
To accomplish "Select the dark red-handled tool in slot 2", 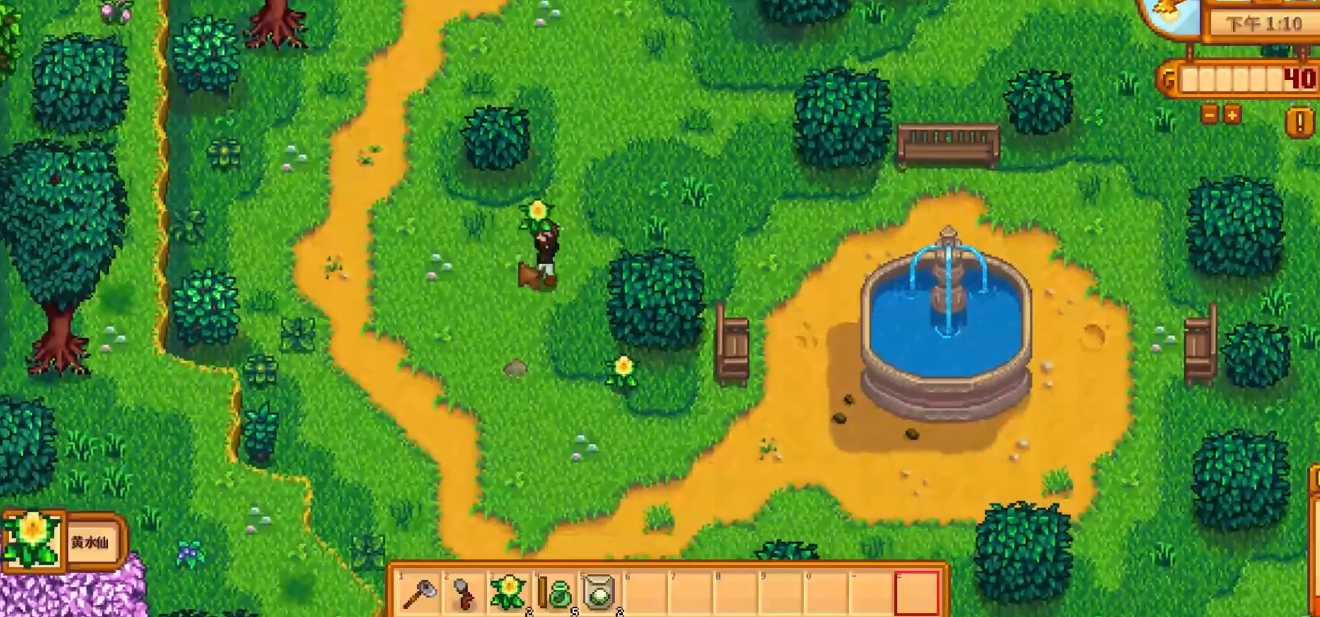I will tap(464, 593).
